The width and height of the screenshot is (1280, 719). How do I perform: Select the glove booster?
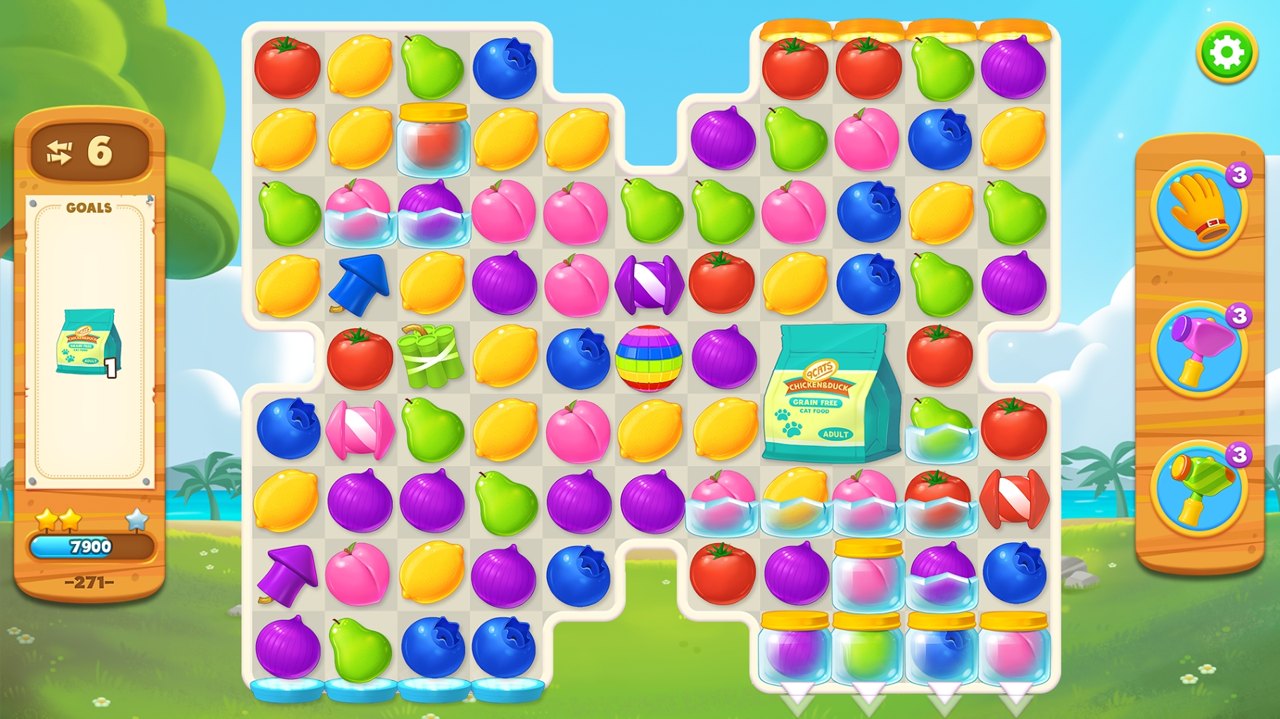tap(1199, 209)
